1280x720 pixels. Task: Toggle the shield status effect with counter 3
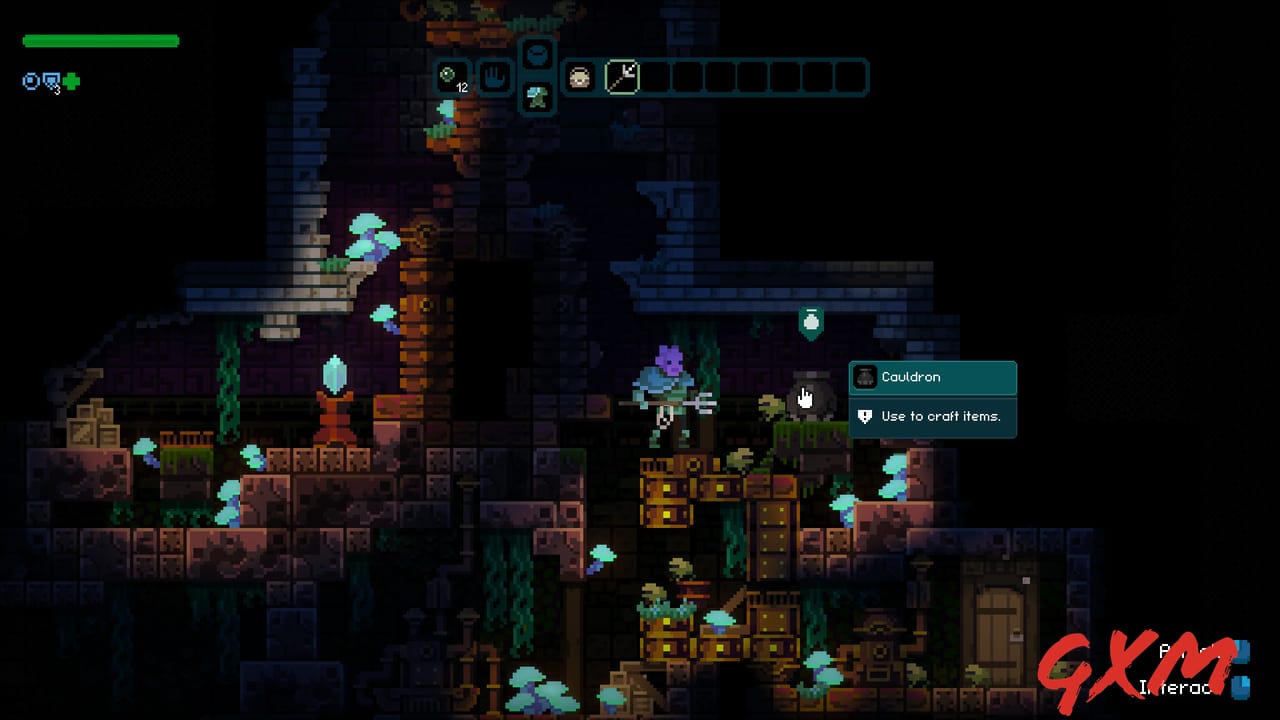49,80
